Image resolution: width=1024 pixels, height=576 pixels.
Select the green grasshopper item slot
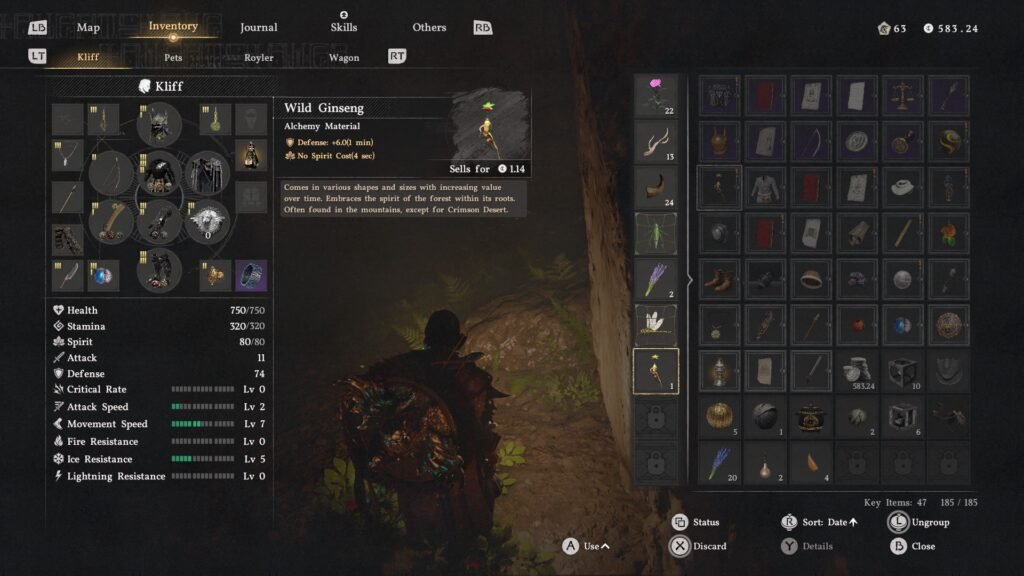pyautogui.click(x=656, y=233)
